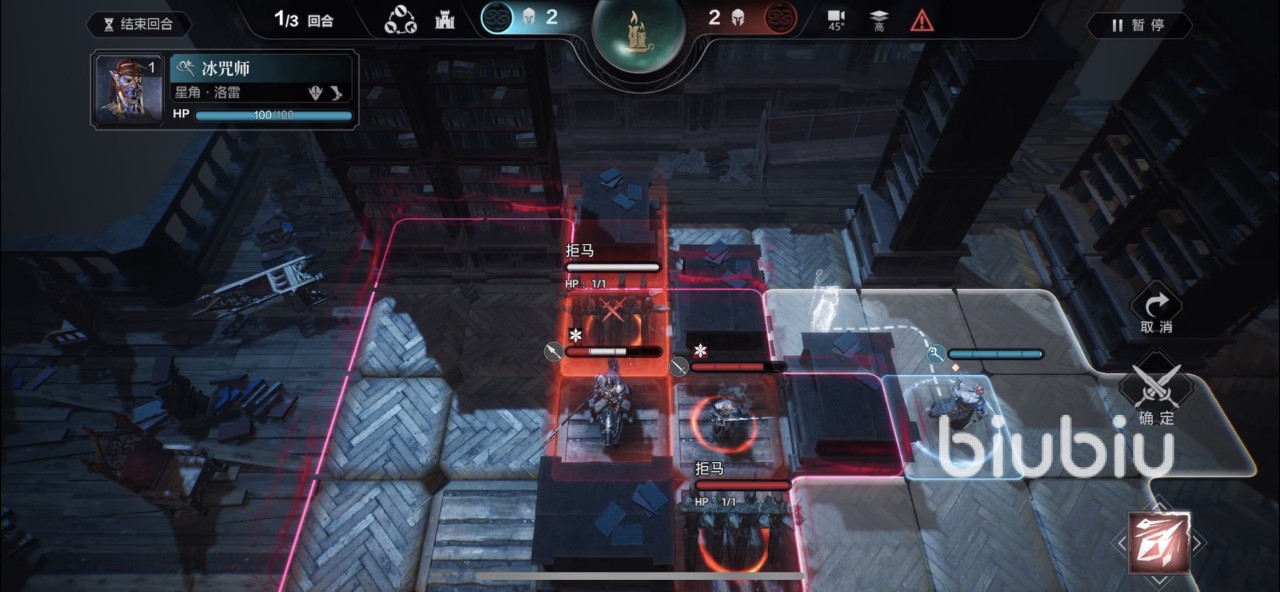Toggle the 45° camera angle
1280x592 pixels.
pos(836,20)
